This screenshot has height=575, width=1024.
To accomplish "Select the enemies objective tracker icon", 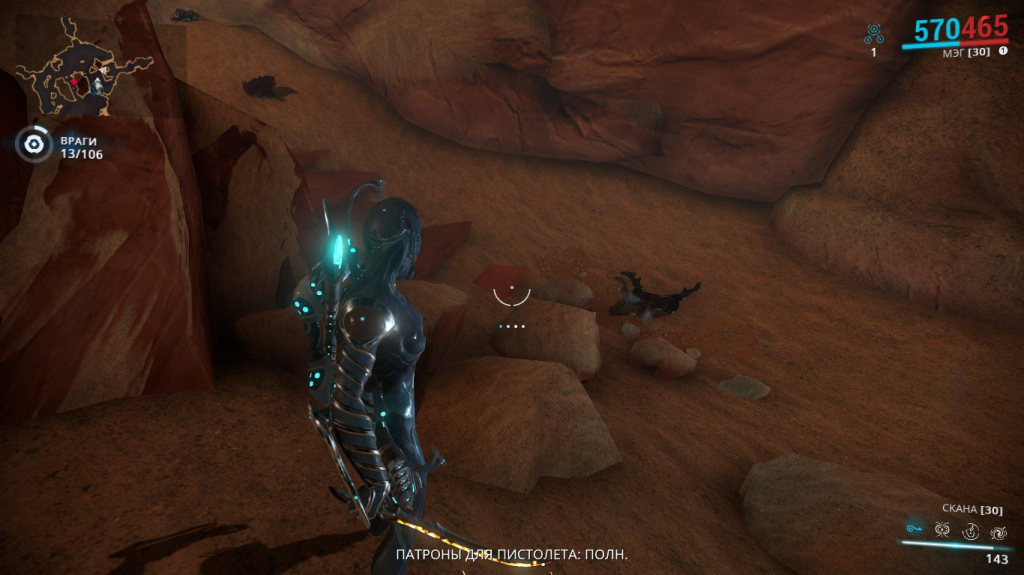I will click(x=34, y=145).
